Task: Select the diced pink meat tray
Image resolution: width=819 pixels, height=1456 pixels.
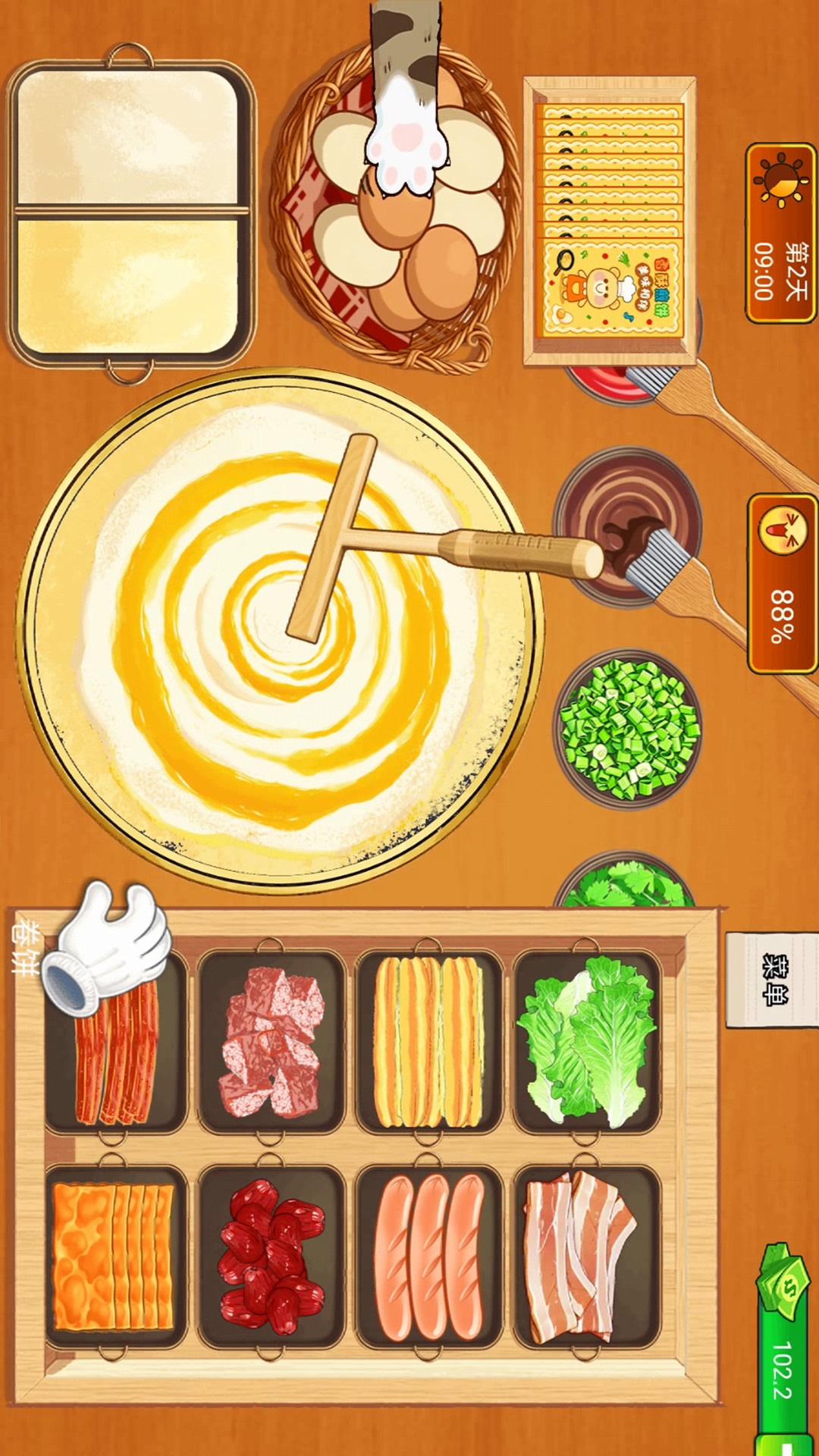Action: click(271, 1041)
